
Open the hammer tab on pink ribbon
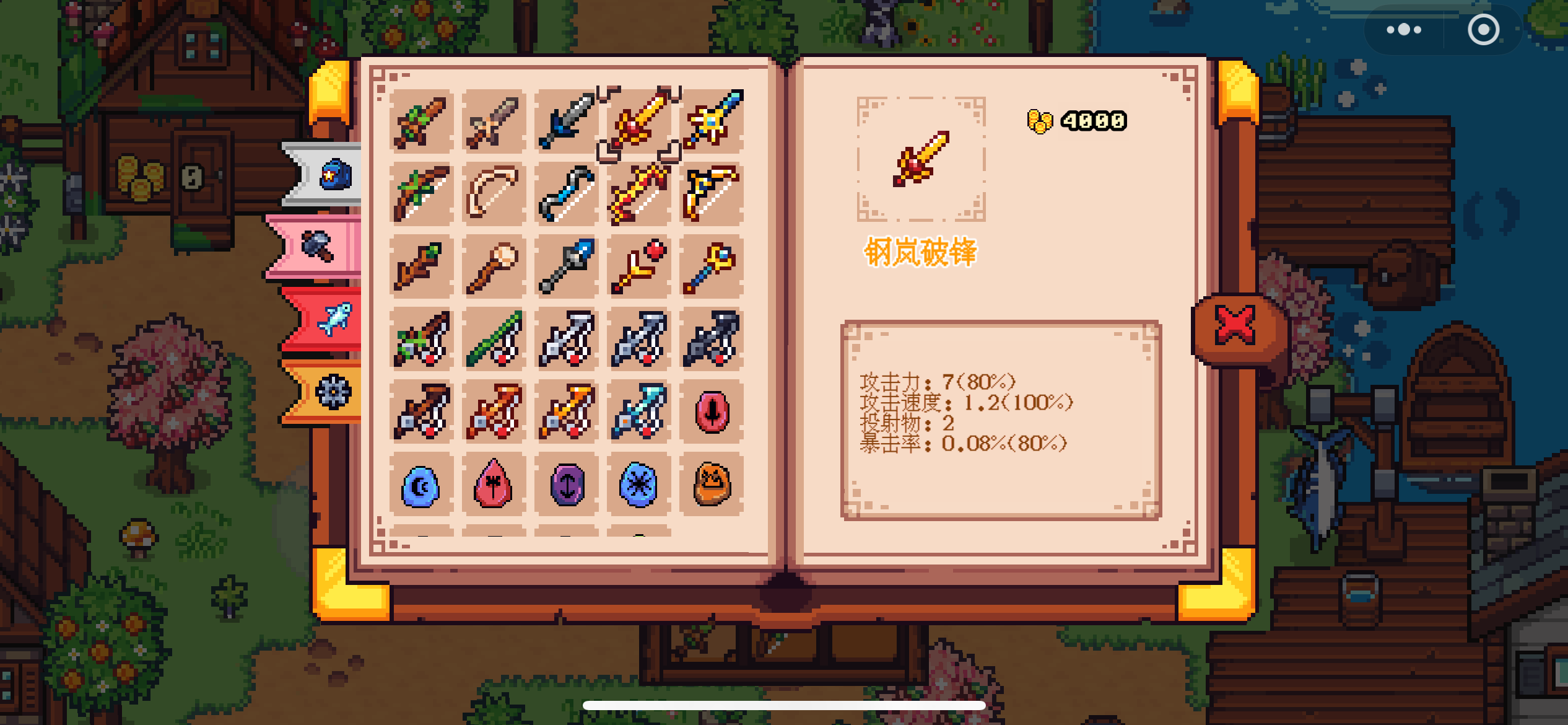318,246
